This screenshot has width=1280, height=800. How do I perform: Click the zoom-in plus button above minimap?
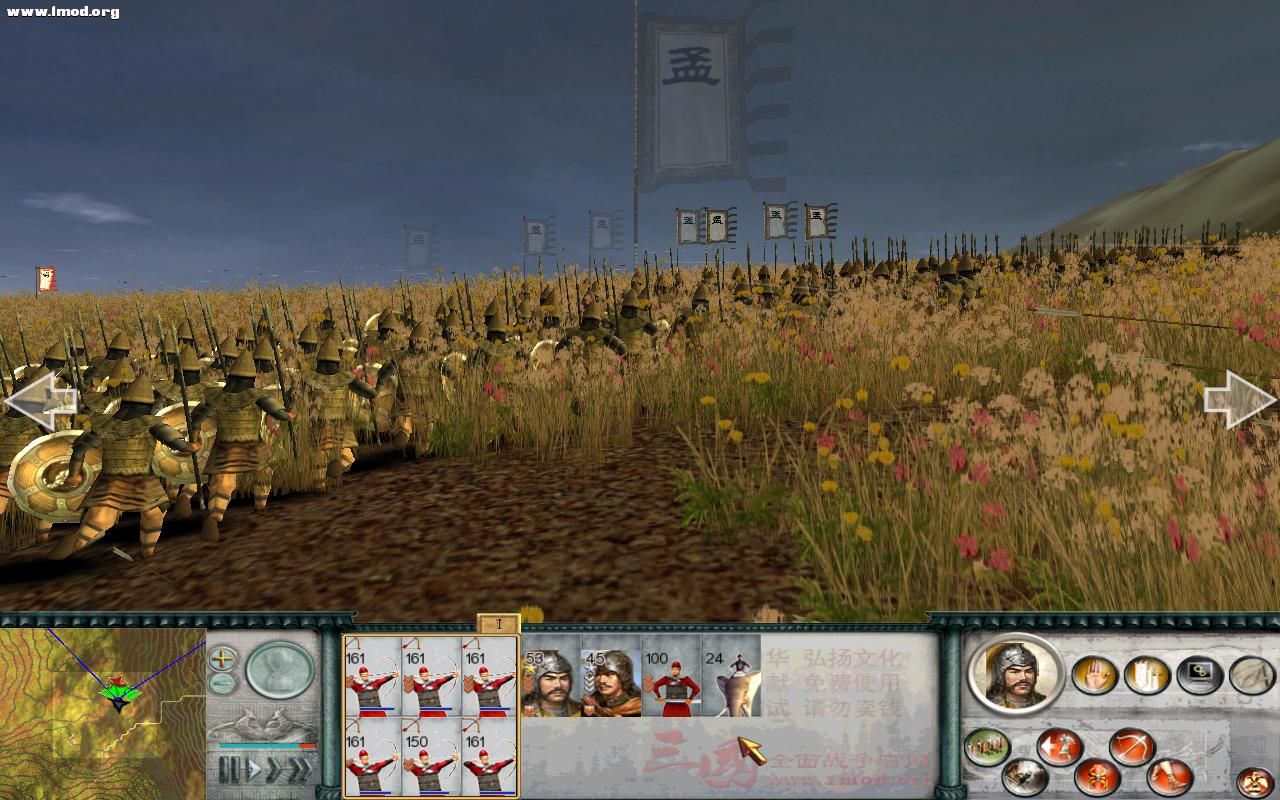221,659
